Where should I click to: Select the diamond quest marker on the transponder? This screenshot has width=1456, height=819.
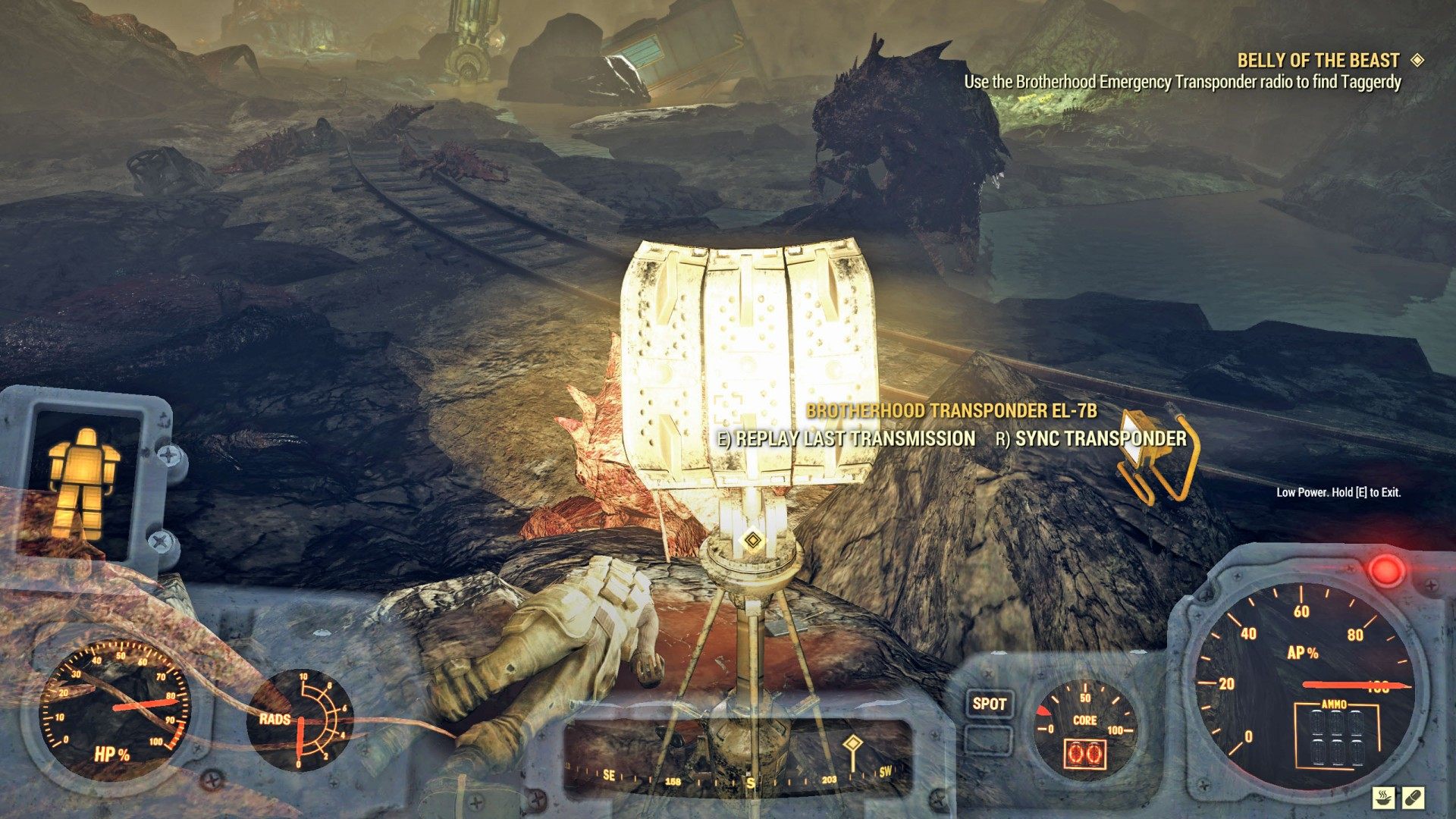(752, 540)
